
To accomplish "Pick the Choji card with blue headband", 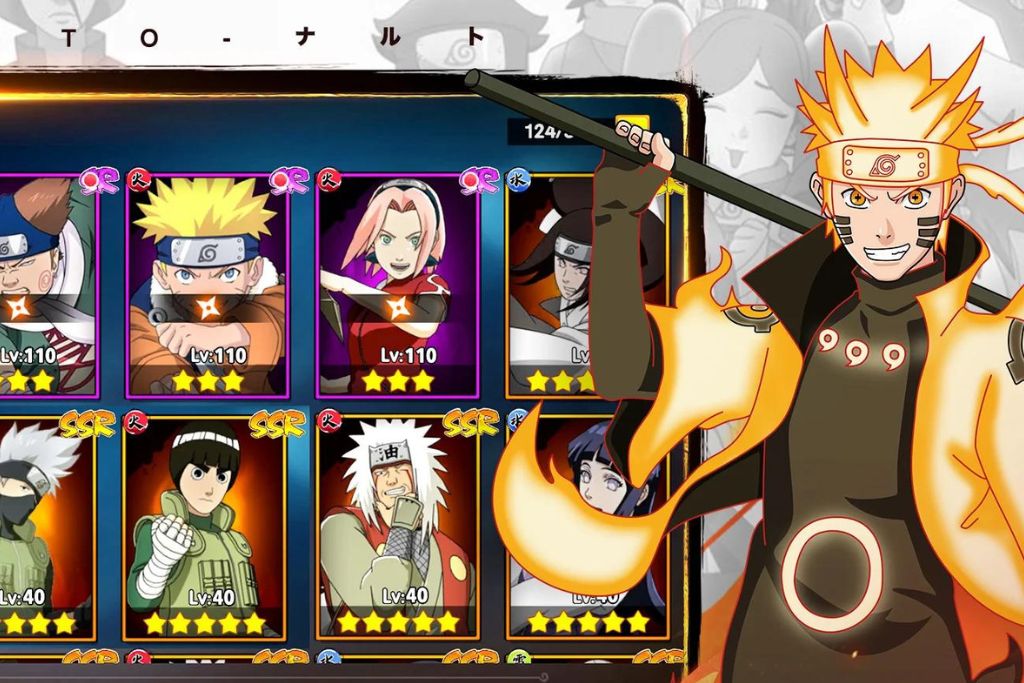I will pos(45,285).
